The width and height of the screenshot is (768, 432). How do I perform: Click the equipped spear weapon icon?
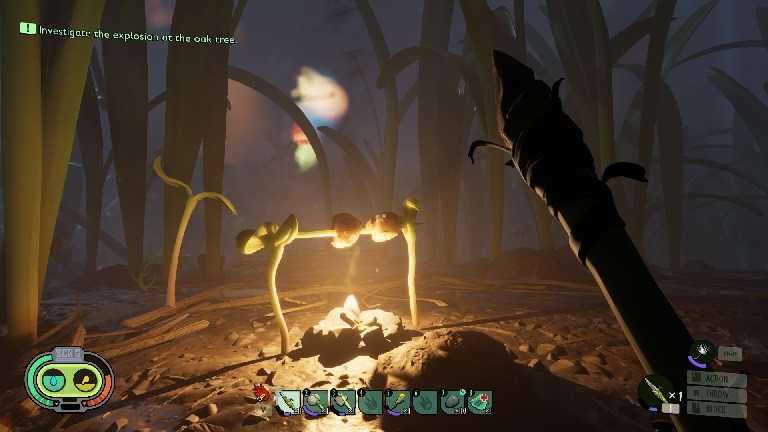(x=655, y=391)
